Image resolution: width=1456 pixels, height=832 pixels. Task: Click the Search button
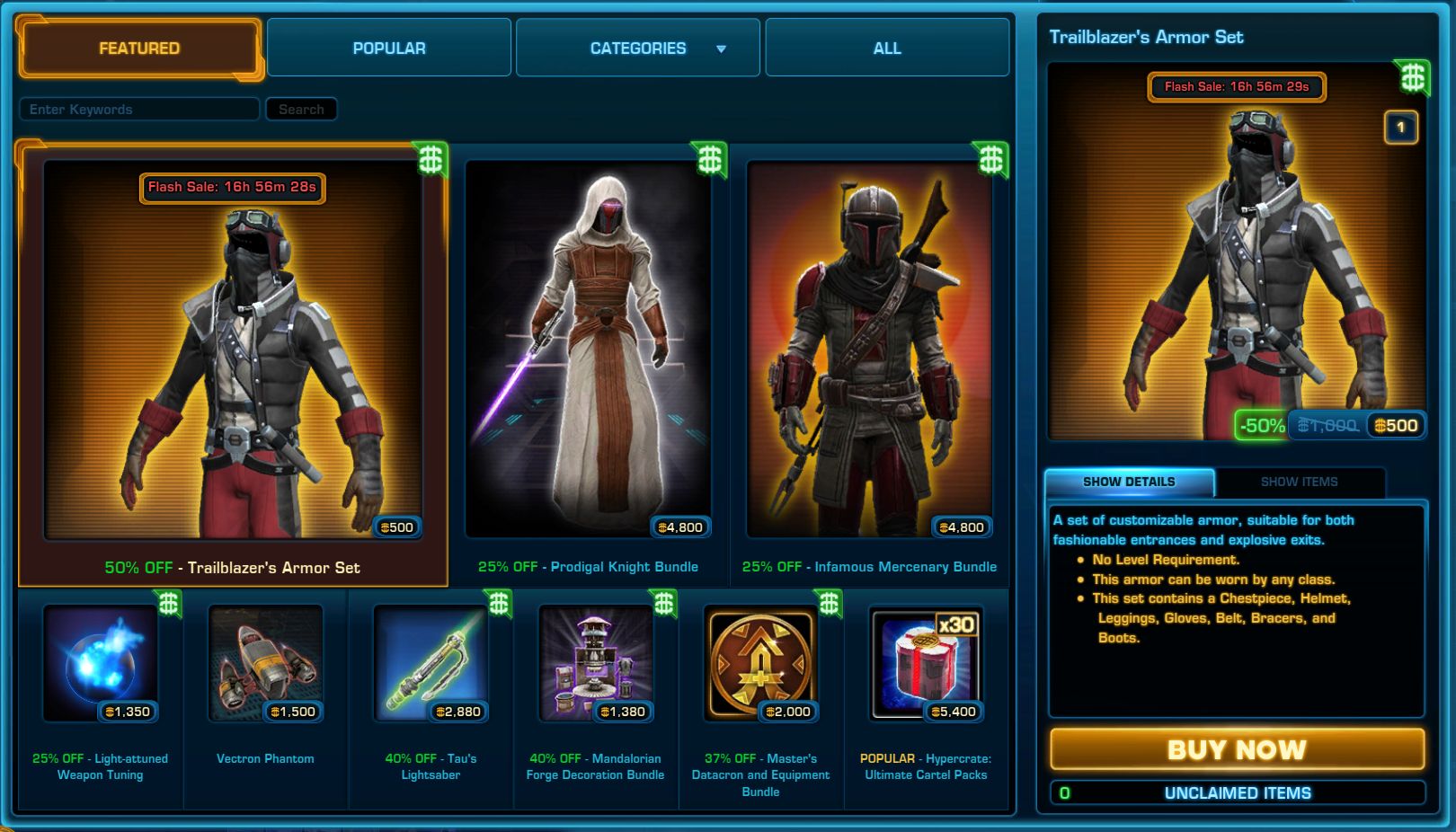(301, 109)
